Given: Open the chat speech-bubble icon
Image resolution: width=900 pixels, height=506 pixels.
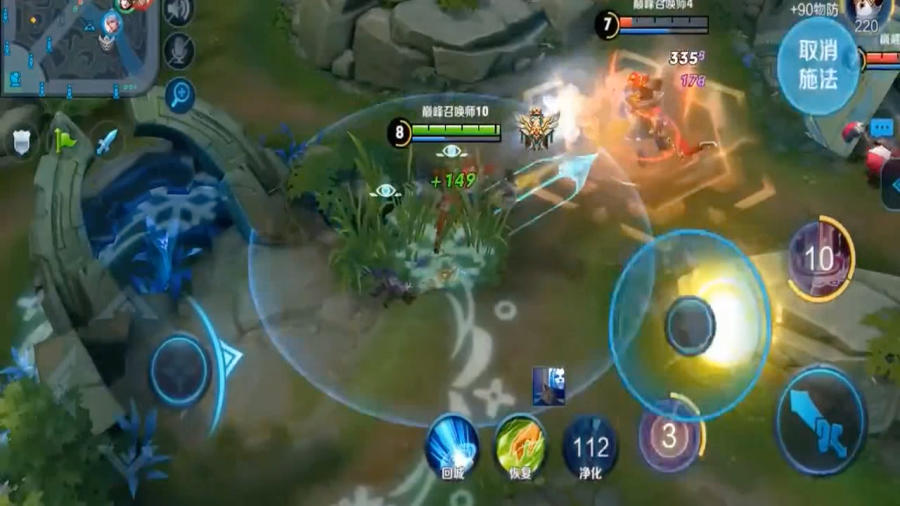Looking at the screenshot, I should pos(881,128).
